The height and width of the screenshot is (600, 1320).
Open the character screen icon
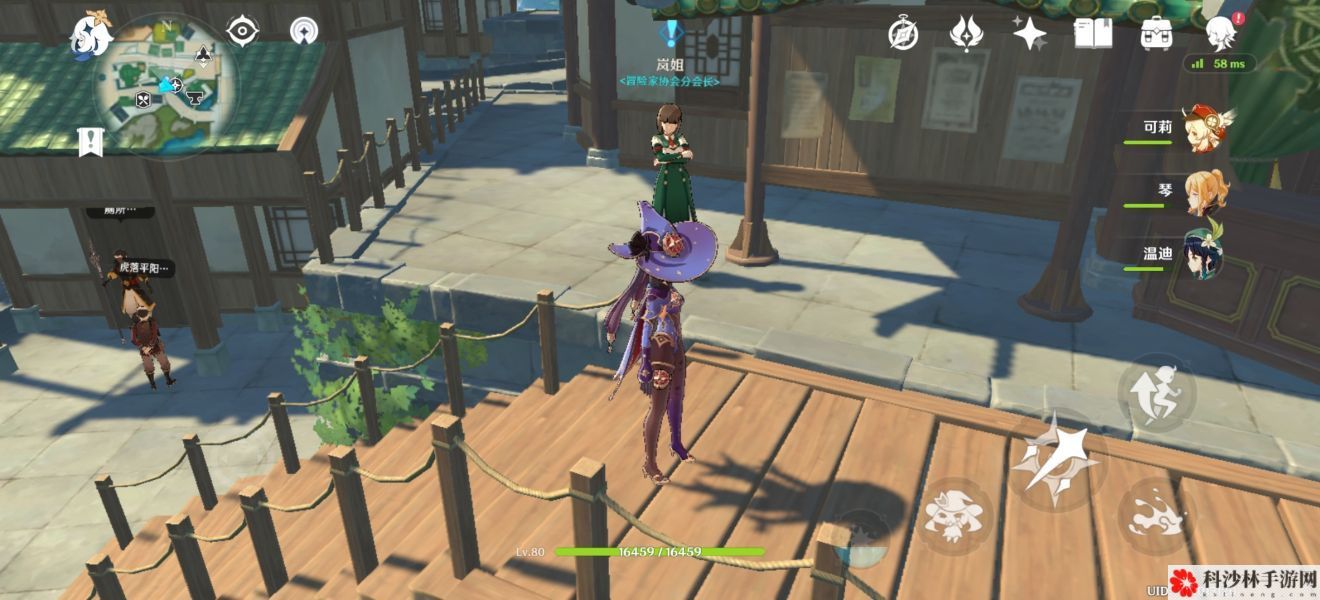coord(1222,33)
